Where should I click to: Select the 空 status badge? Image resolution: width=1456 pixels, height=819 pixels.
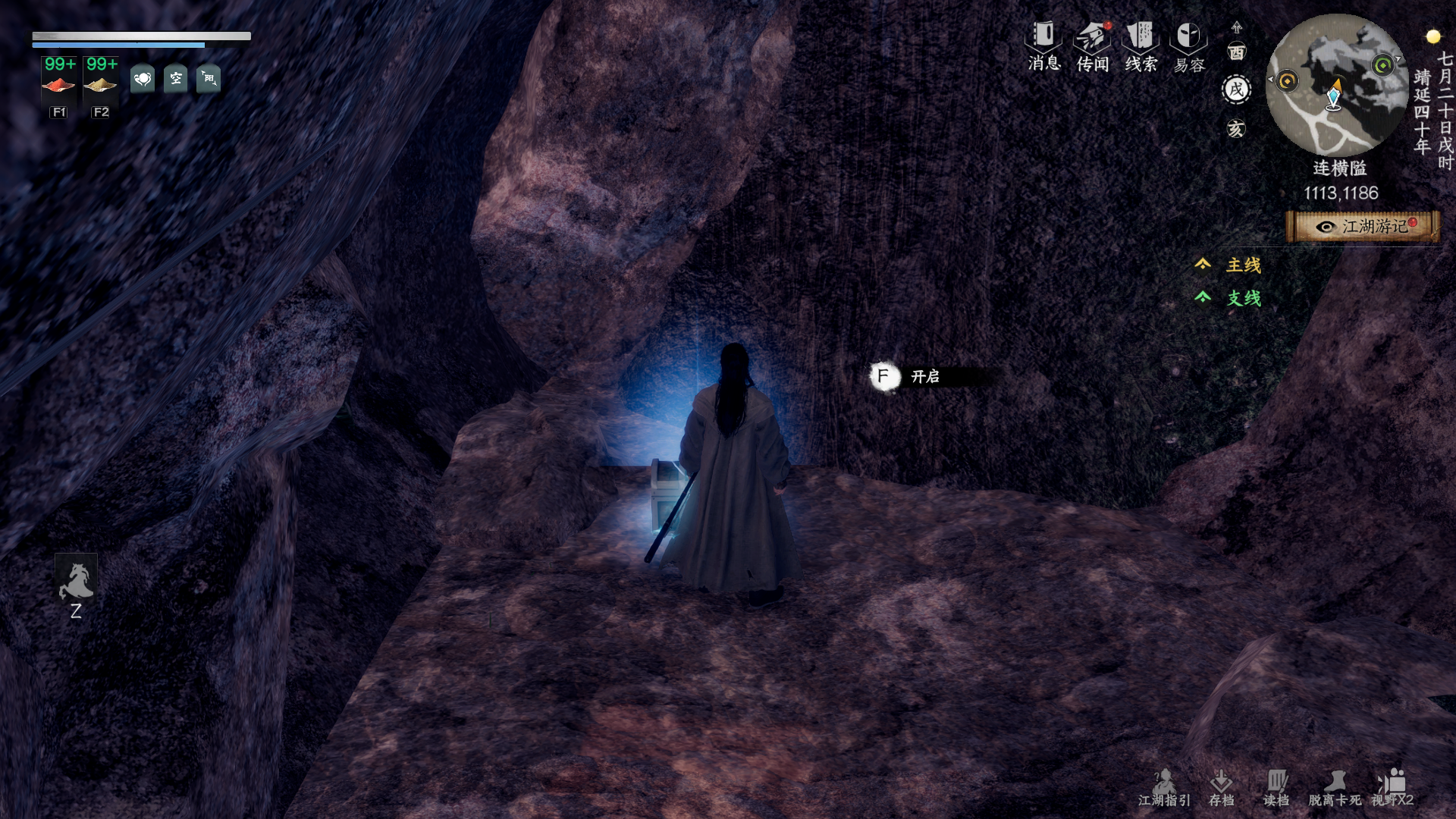176,78
